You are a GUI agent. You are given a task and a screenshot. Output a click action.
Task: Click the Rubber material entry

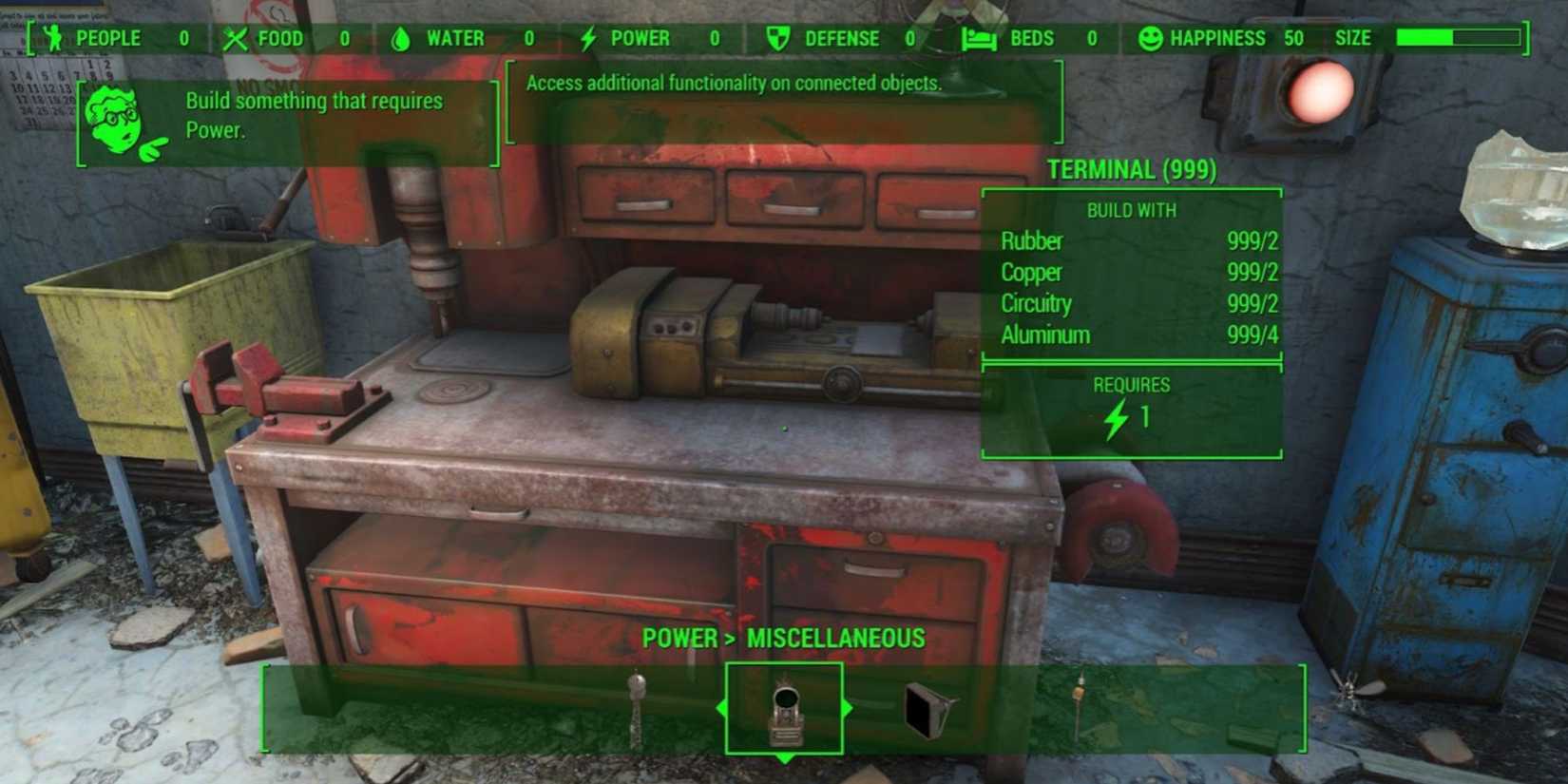click(x=1033, y=241)
